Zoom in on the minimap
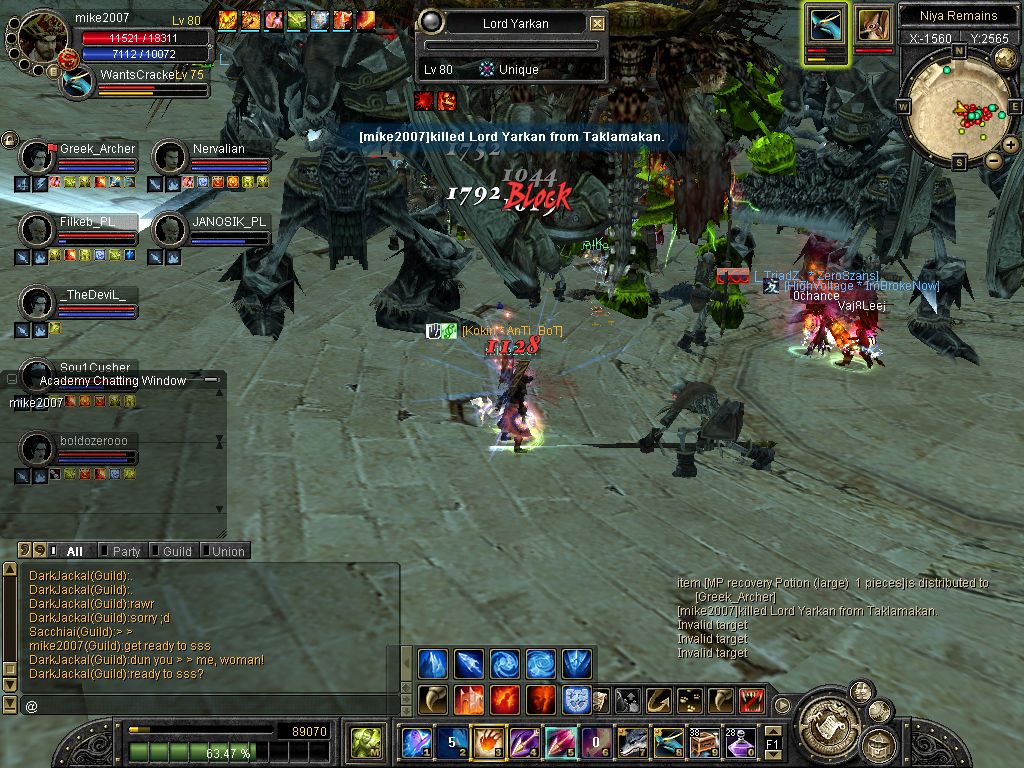1024x768 pixels. coord(1011,145)
